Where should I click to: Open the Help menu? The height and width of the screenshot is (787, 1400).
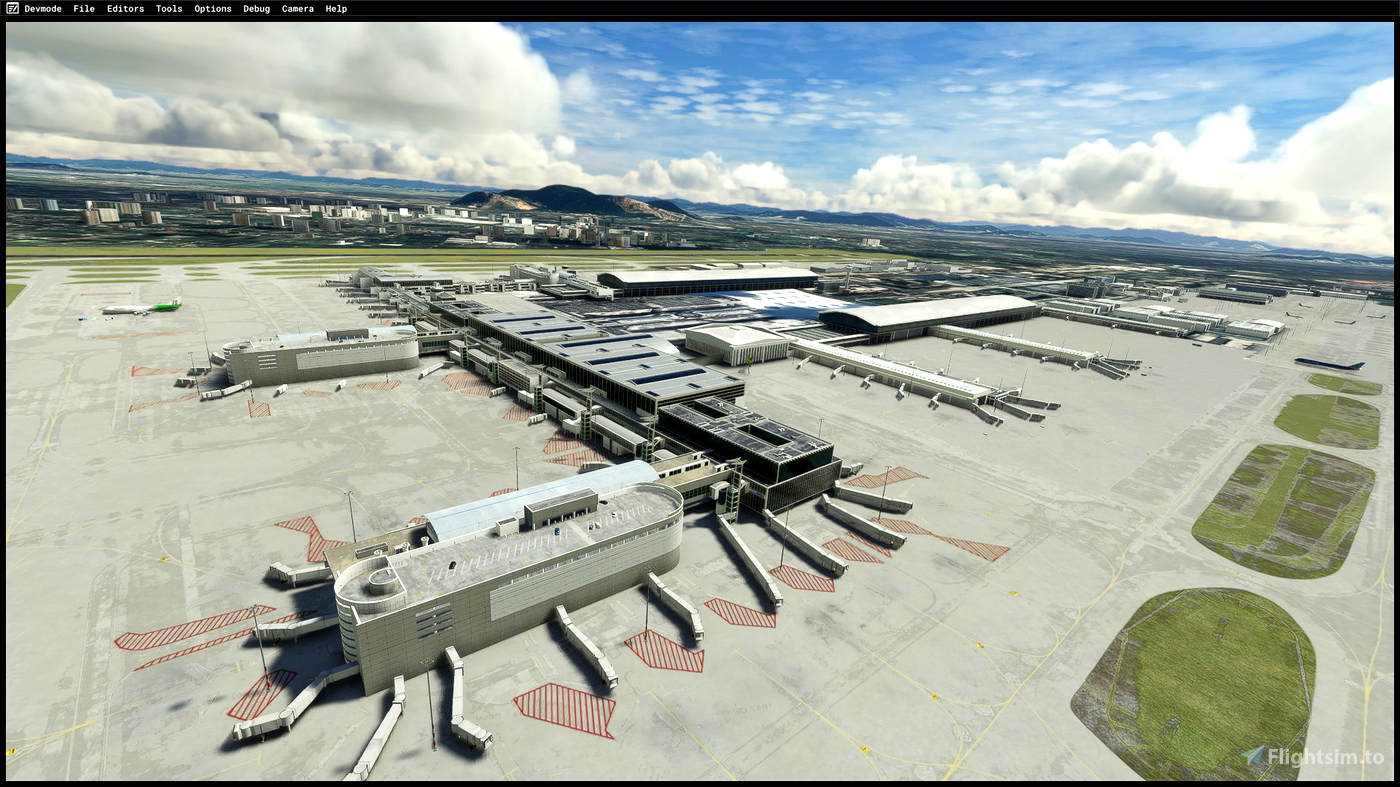335,8
